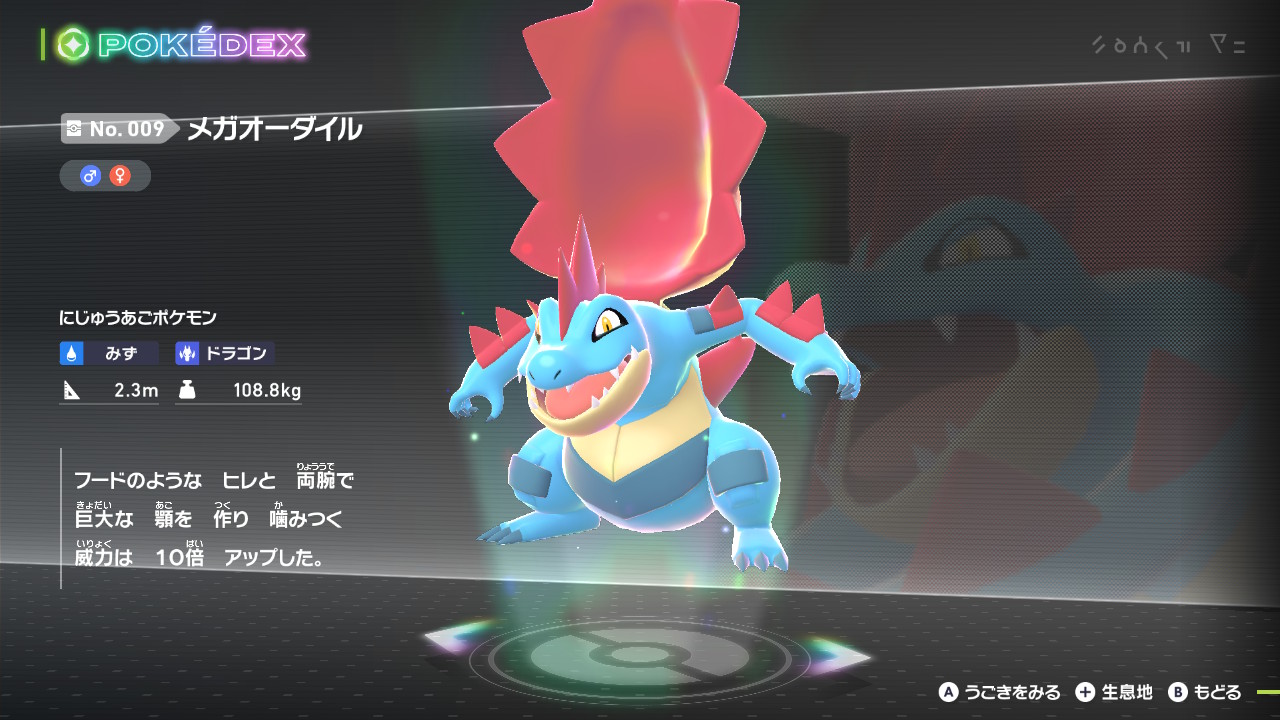This screenshot has height=720, width=1280.
Task: Click the ドラゴン dragon type badge
Action: pyautogui.click(x=225, y=353)
